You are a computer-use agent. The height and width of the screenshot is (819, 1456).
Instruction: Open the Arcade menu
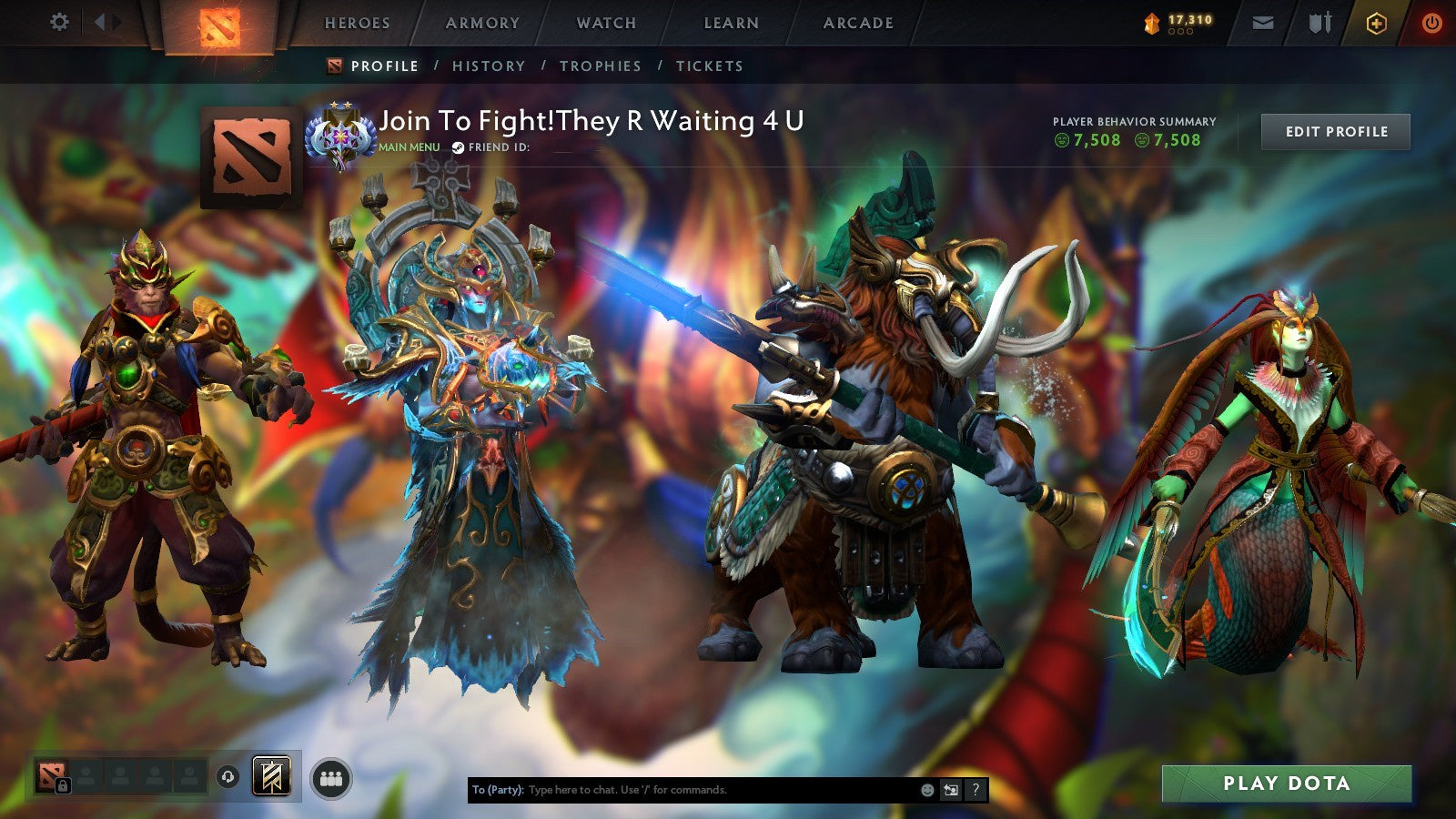tap(857, 23)
